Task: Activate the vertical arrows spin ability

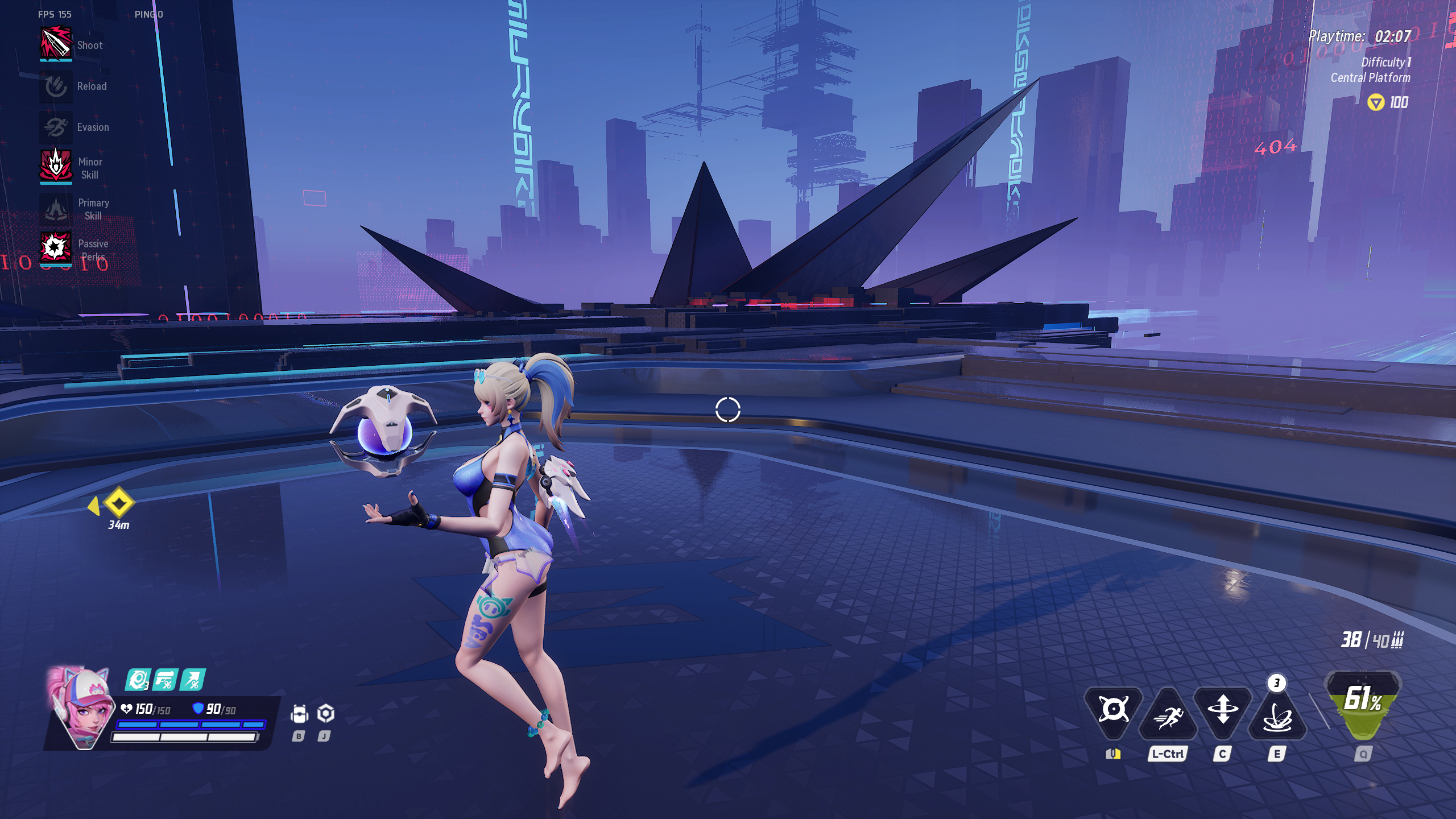Action: point(1223,711)
